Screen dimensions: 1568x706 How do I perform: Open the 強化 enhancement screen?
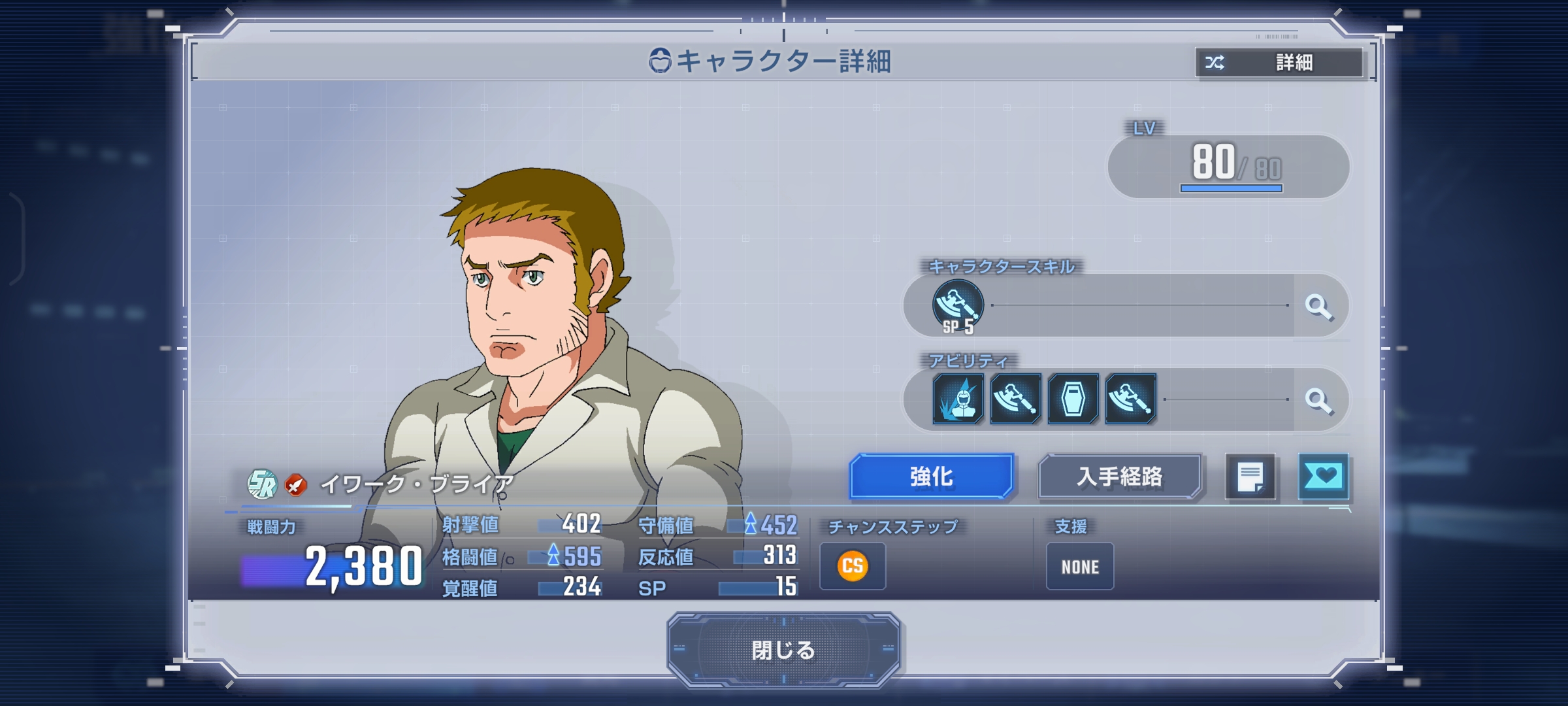pyautogui.click(x=931, y=477)
